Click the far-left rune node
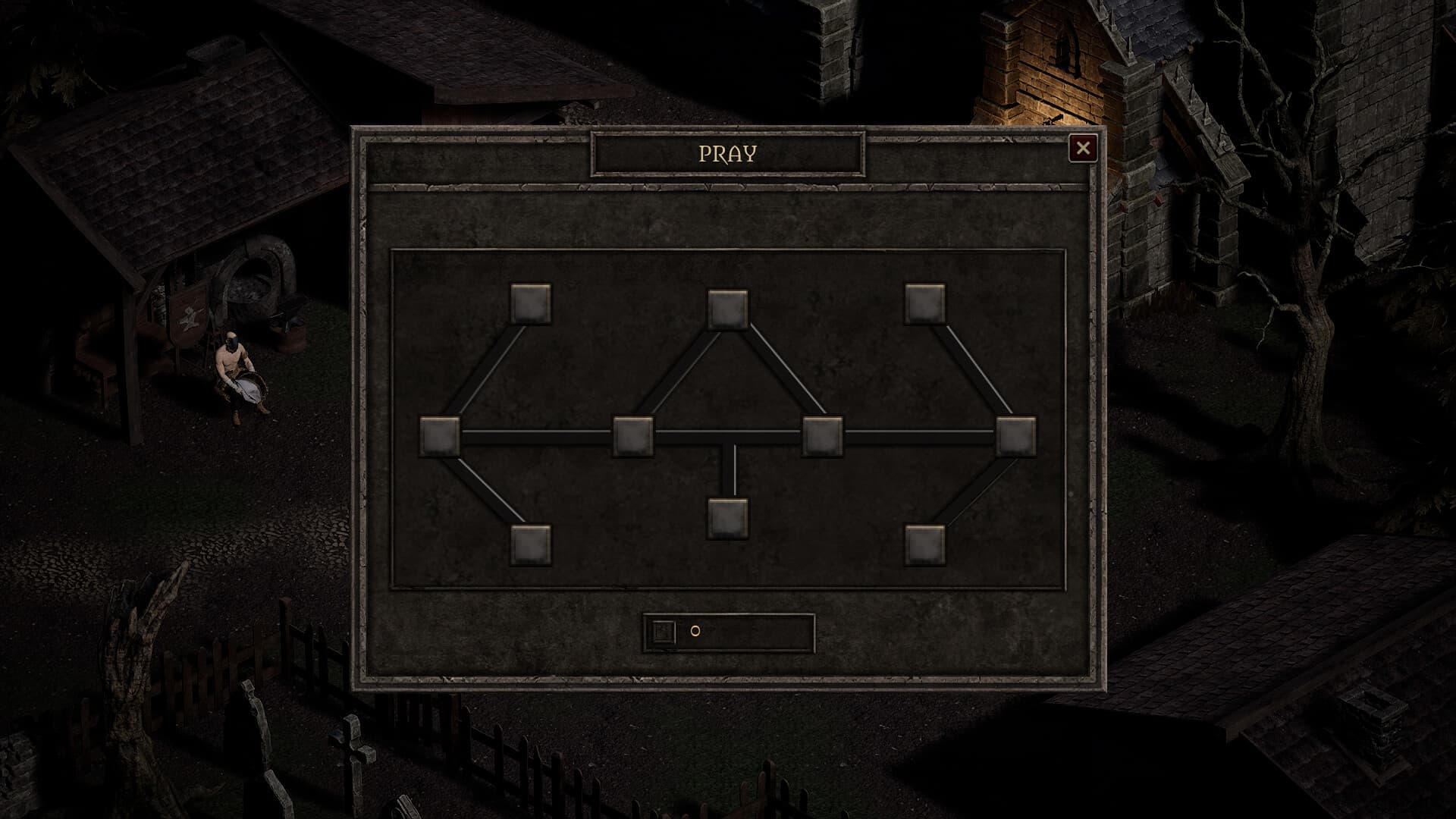This screenshot has height=819, width=1456. coord(438,434)
